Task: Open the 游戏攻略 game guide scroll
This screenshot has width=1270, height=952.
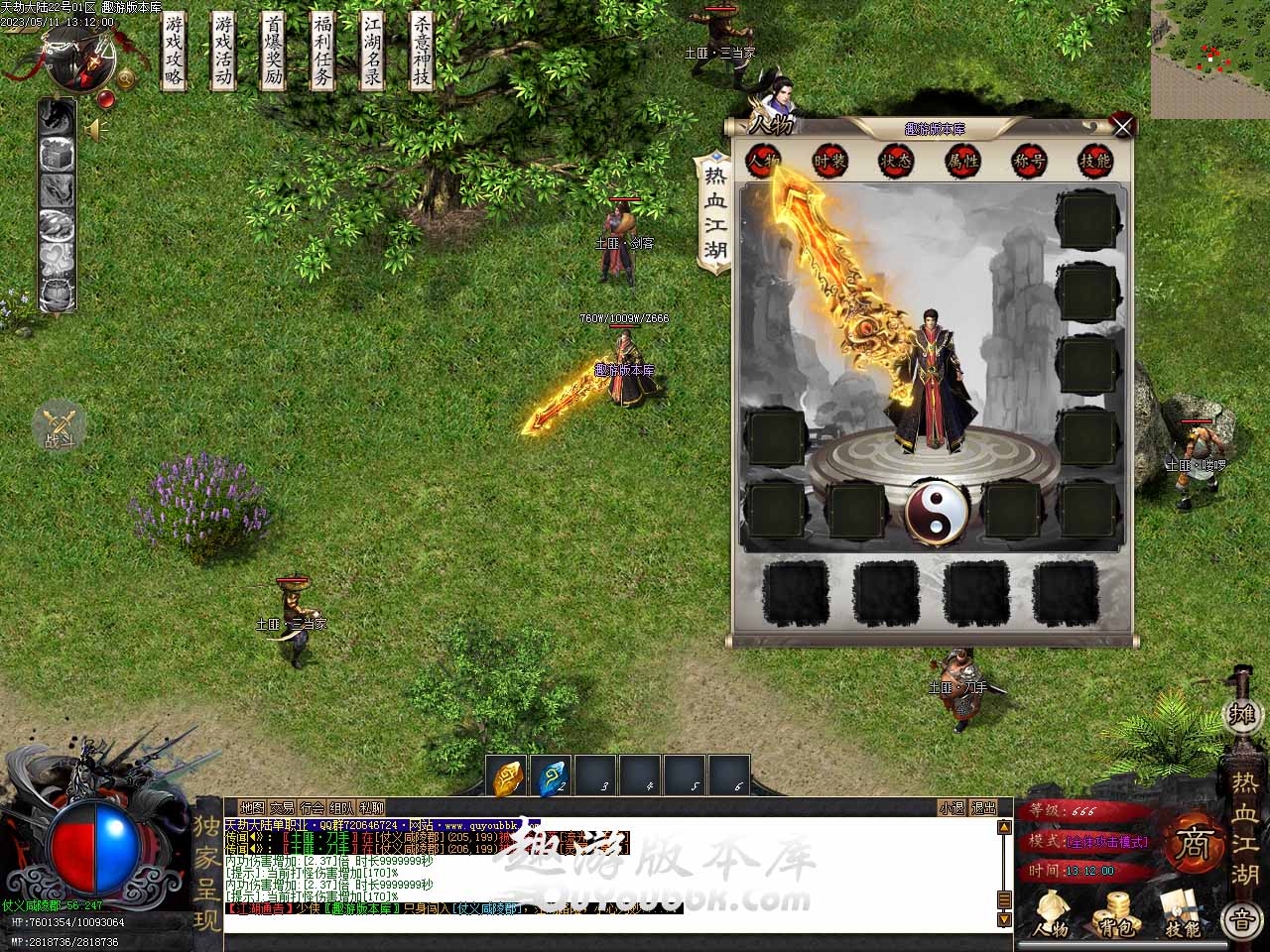Action: [175, 52]
